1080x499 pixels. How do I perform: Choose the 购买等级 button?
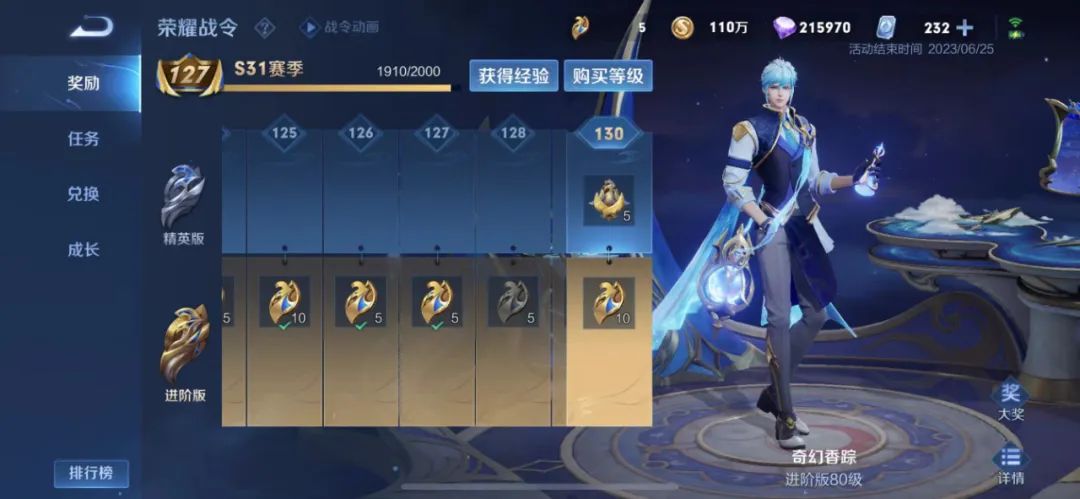click(608, 76)
